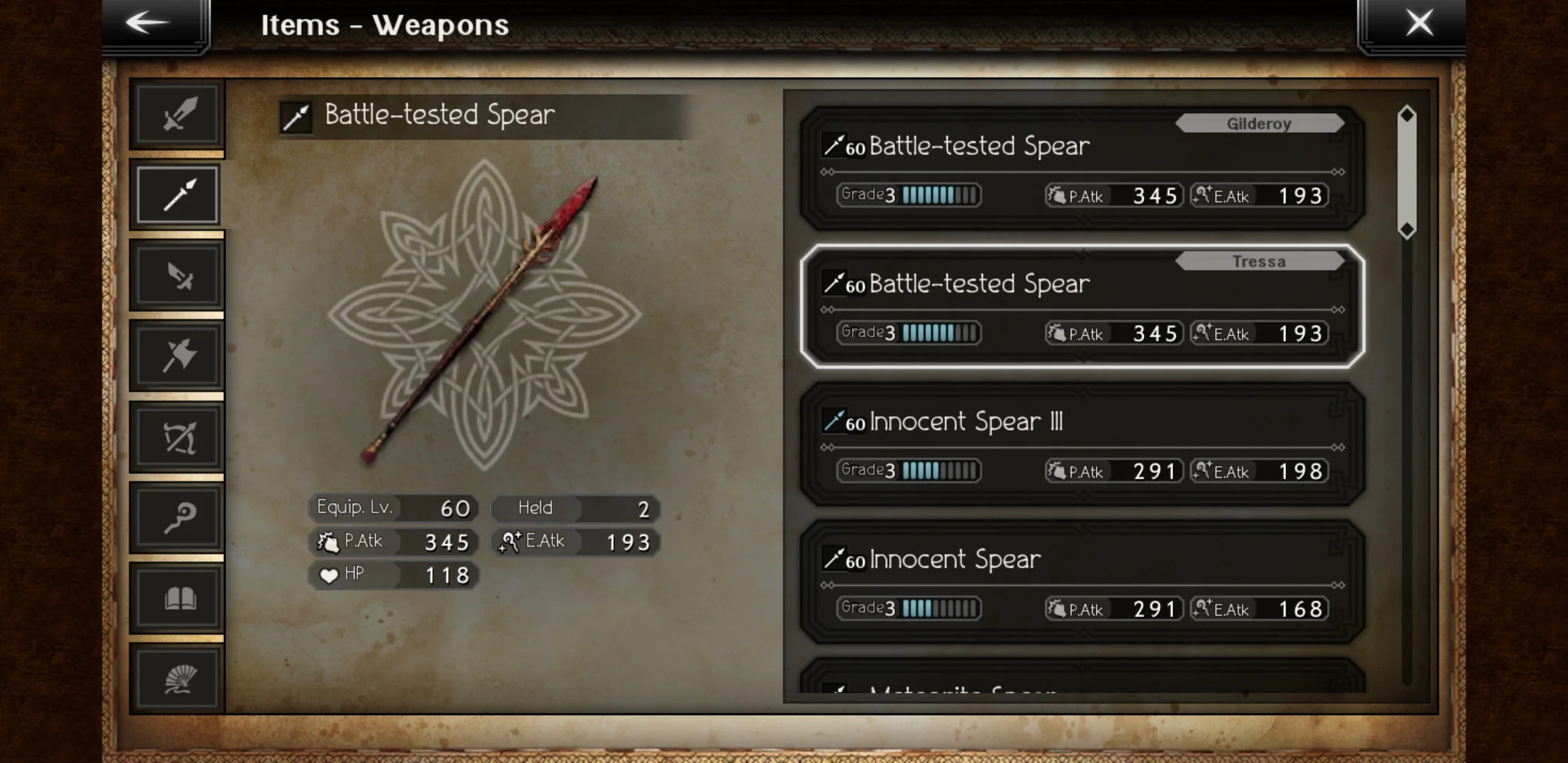Select the Innocent Spear III entry
1568x763 pixels.
(1081, 445)
